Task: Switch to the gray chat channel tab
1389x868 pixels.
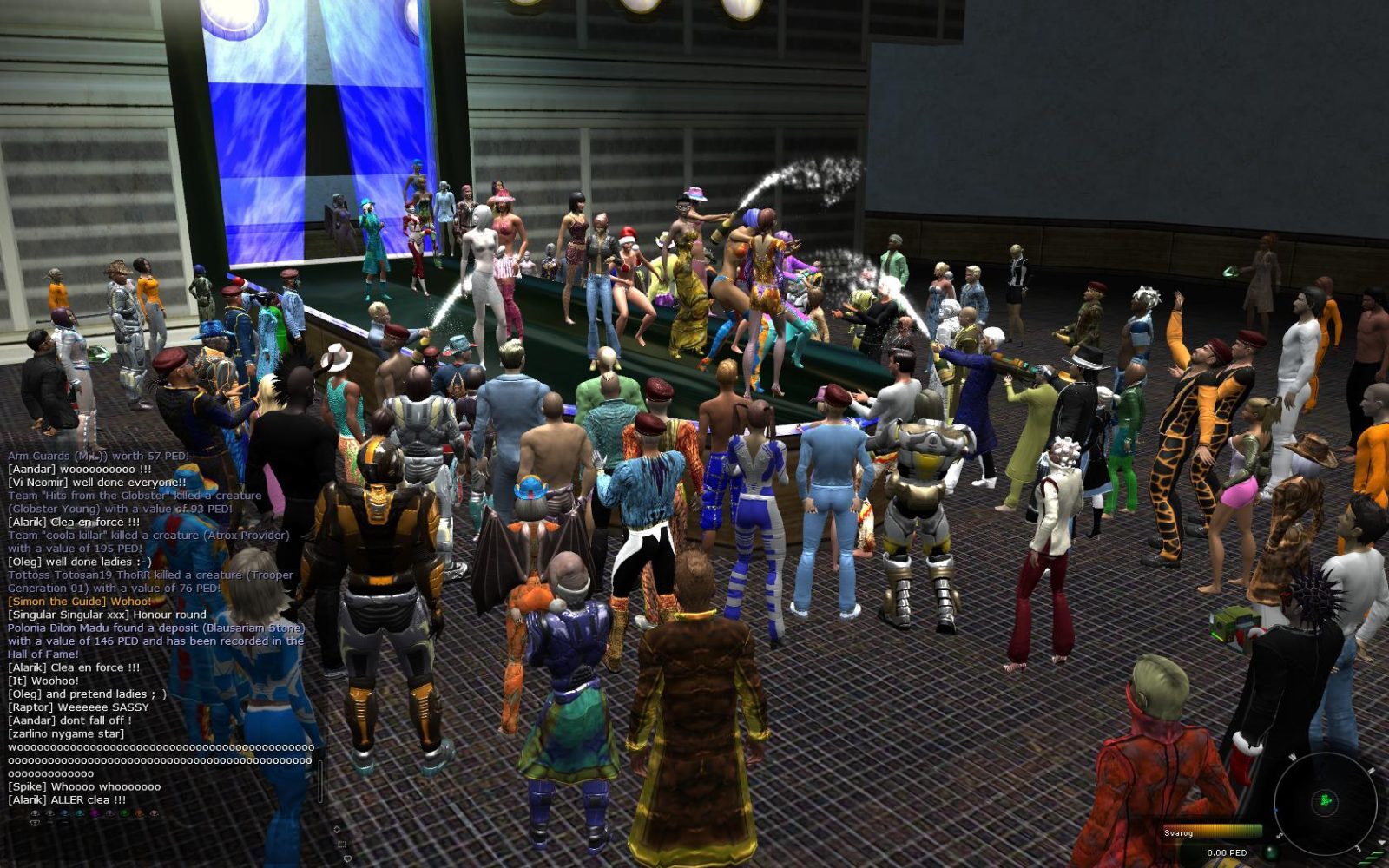Action: coord(49,812)
